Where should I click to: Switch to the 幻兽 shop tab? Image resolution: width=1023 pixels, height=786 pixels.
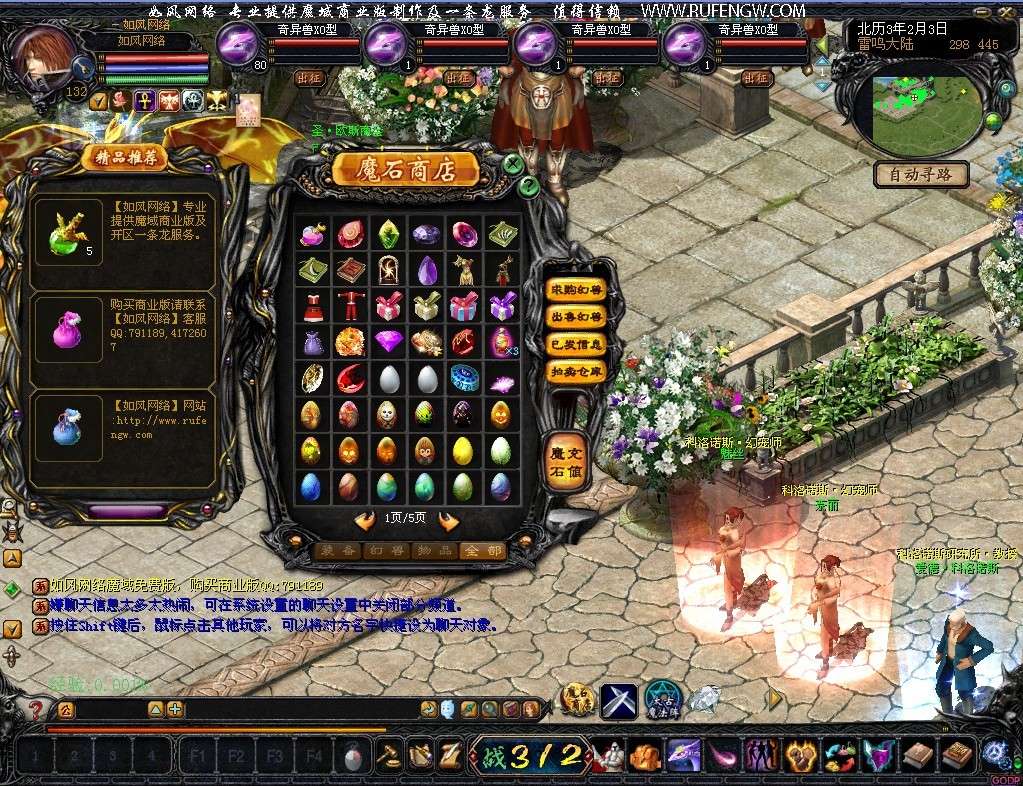[384, 551]
